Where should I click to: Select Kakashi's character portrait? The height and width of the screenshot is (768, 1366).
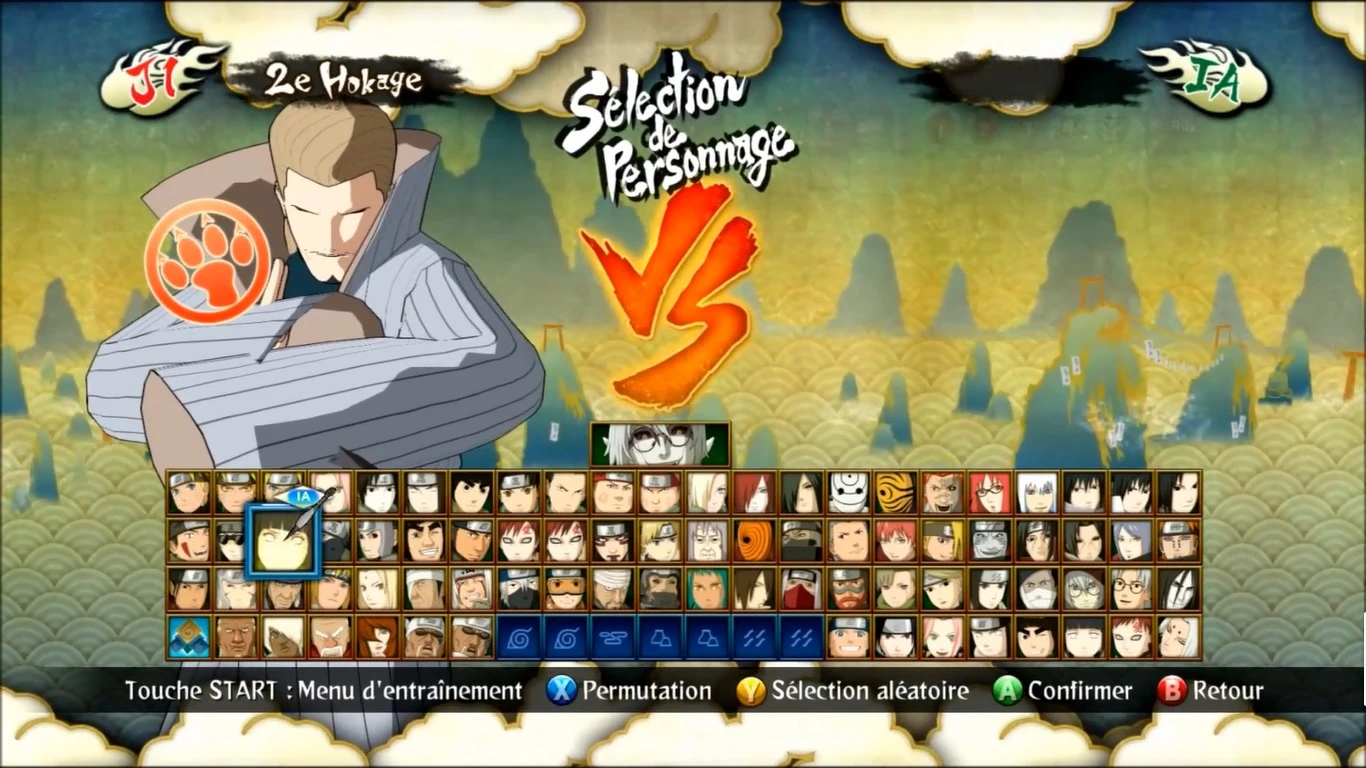coord(517,590)
